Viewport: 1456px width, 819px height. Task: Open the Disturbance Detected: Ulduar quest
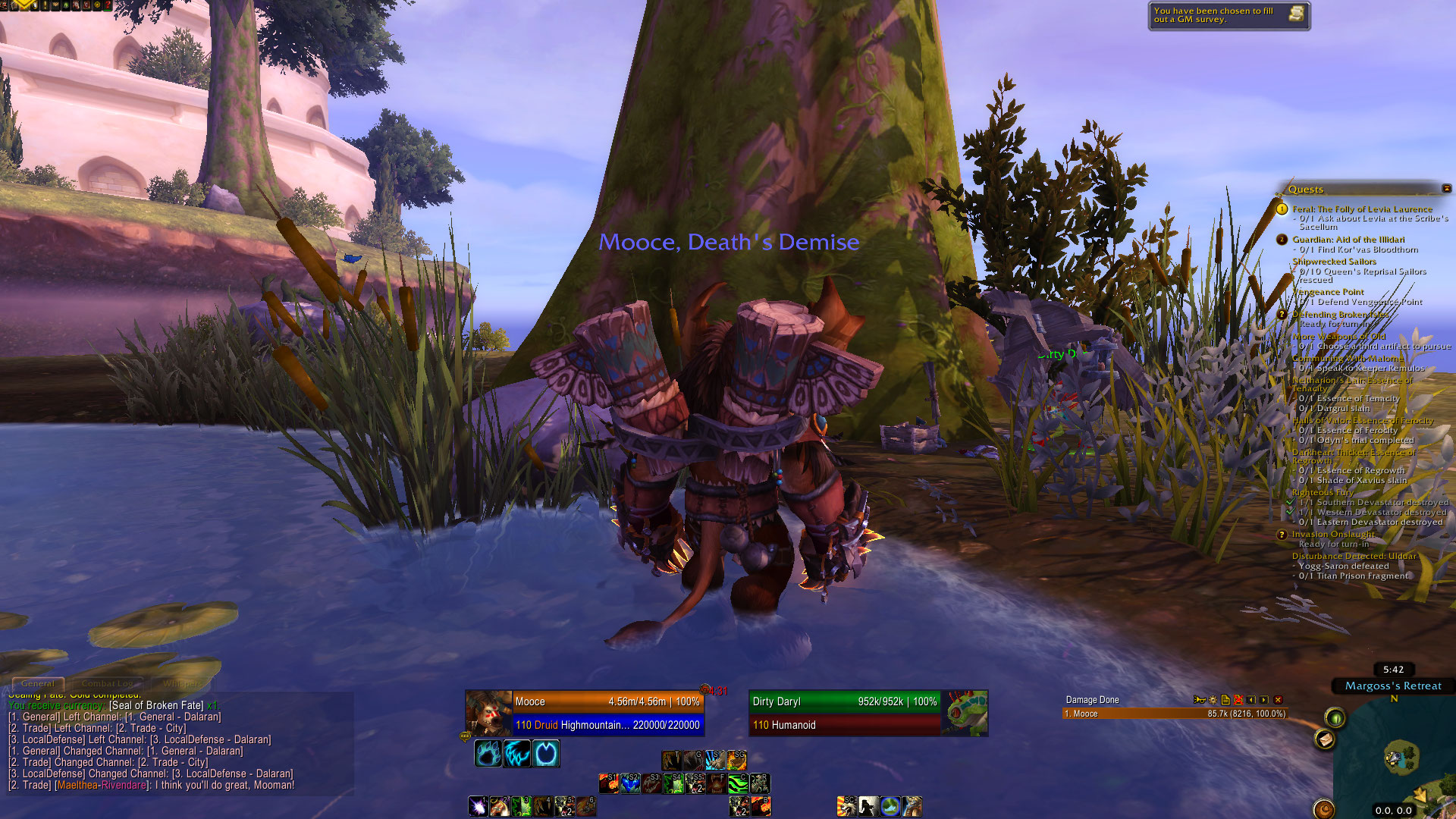1354,556
